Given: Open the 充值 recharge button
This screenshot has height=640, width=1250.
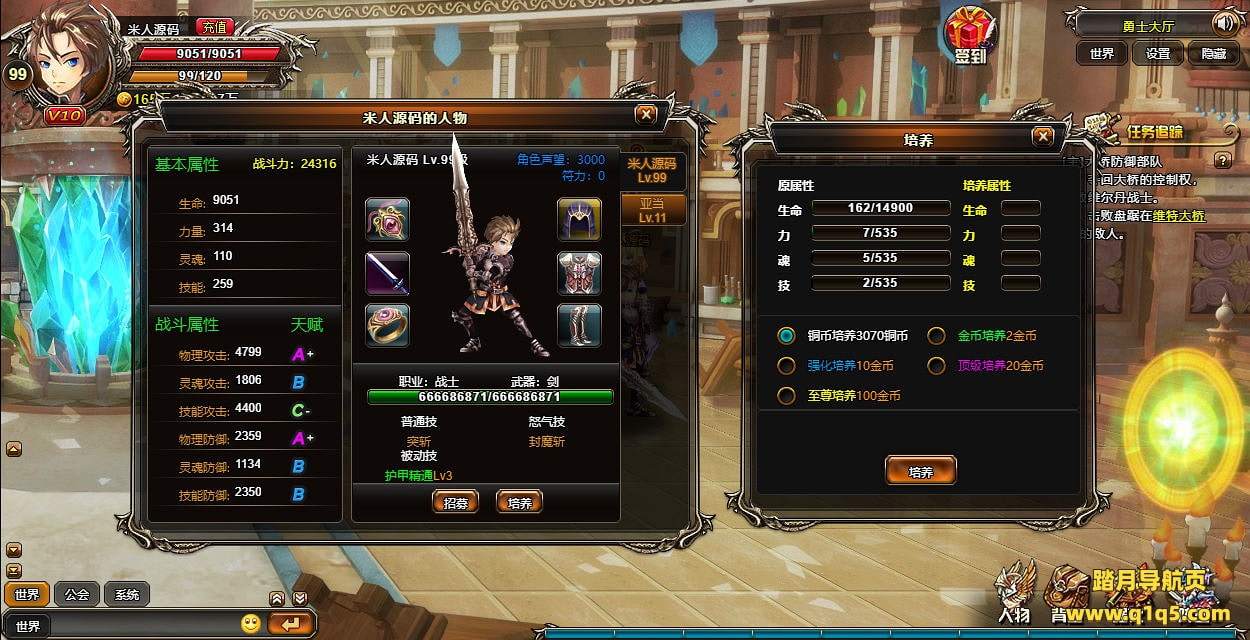Looking at the screenshot, I should click(213, 28).
